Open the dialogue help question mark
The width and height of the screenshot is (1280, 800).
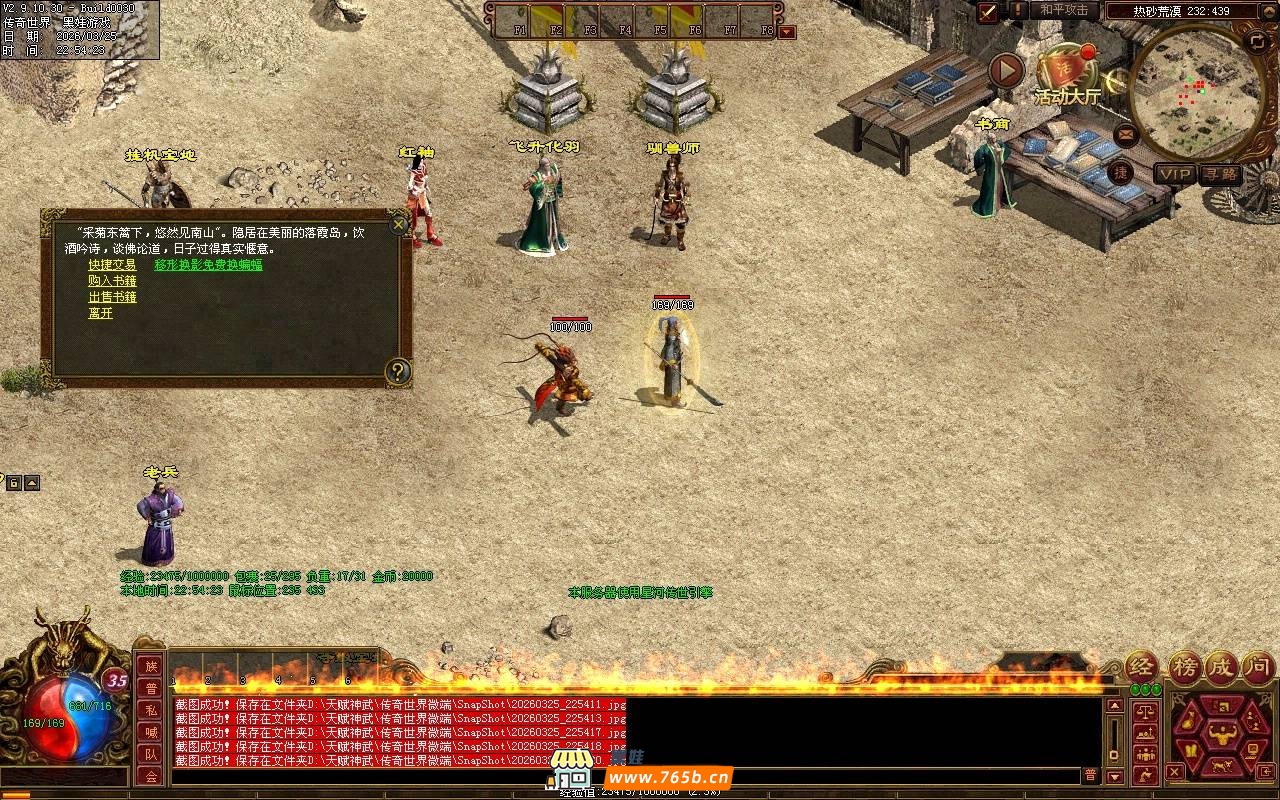(398, 372)
